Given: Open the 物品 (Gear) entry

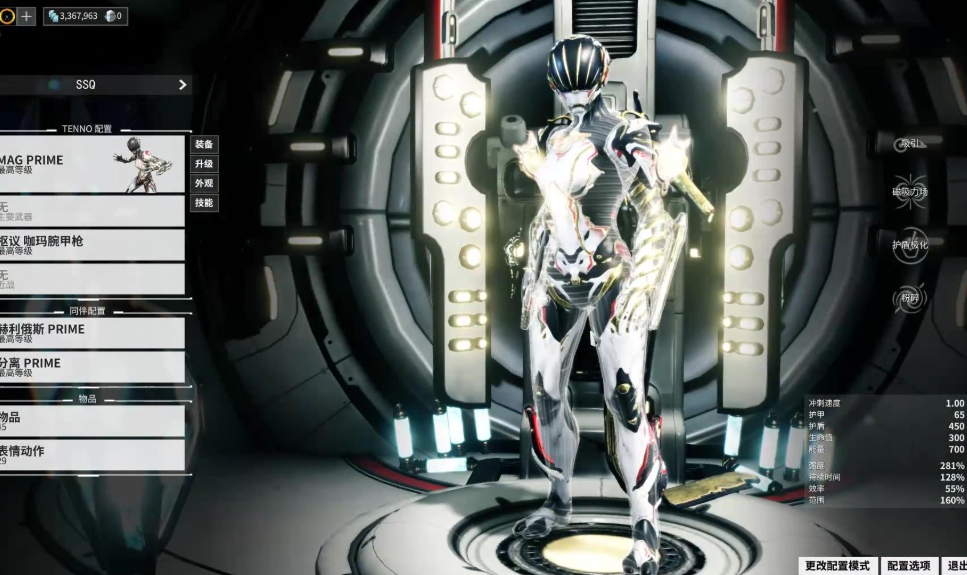Looking at the screenshot, I should (x=92, y=421).
